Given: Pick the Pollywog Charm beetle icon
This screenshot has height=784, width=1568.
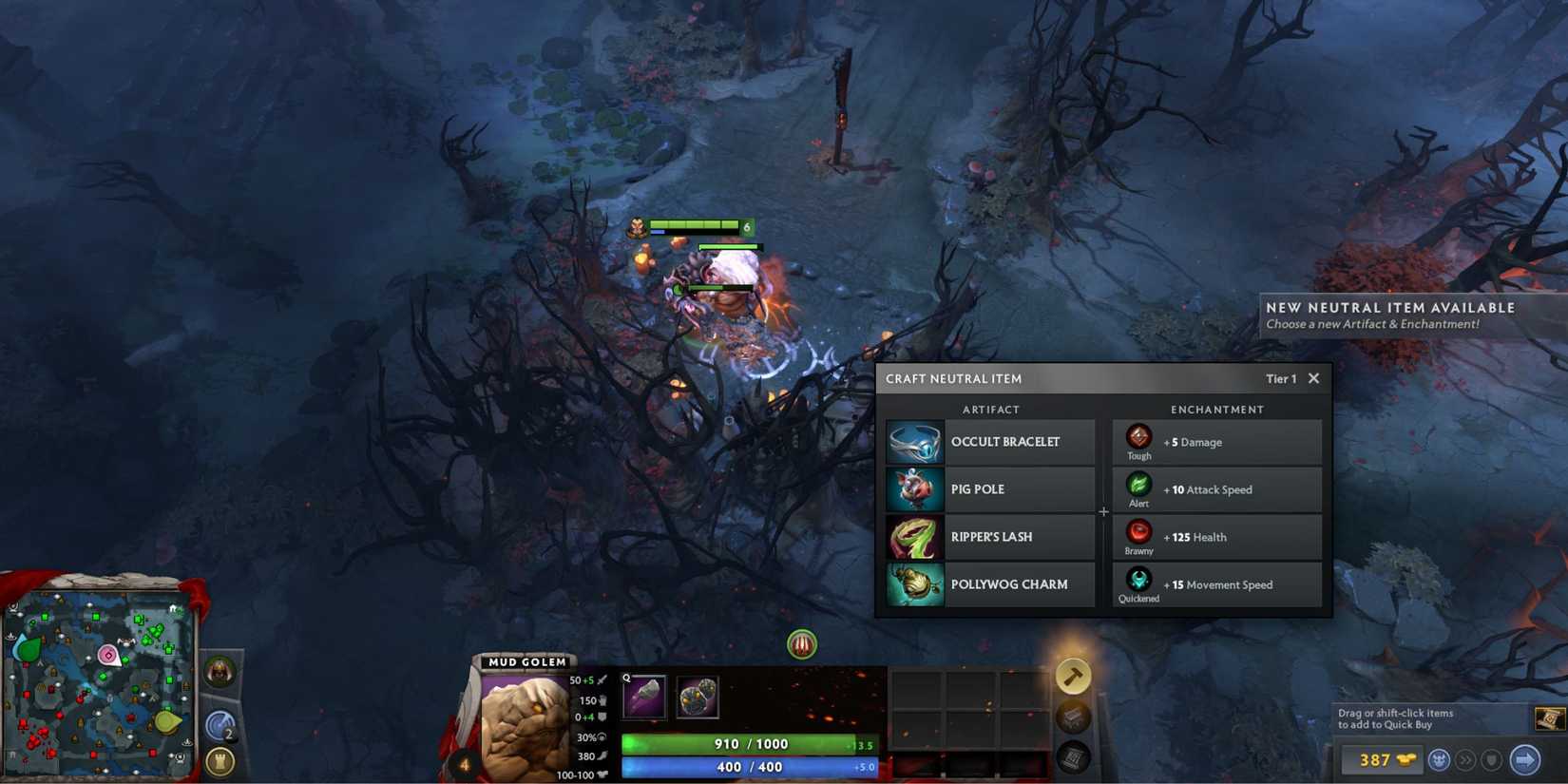Looking at the screenshot, I should 915,583.
